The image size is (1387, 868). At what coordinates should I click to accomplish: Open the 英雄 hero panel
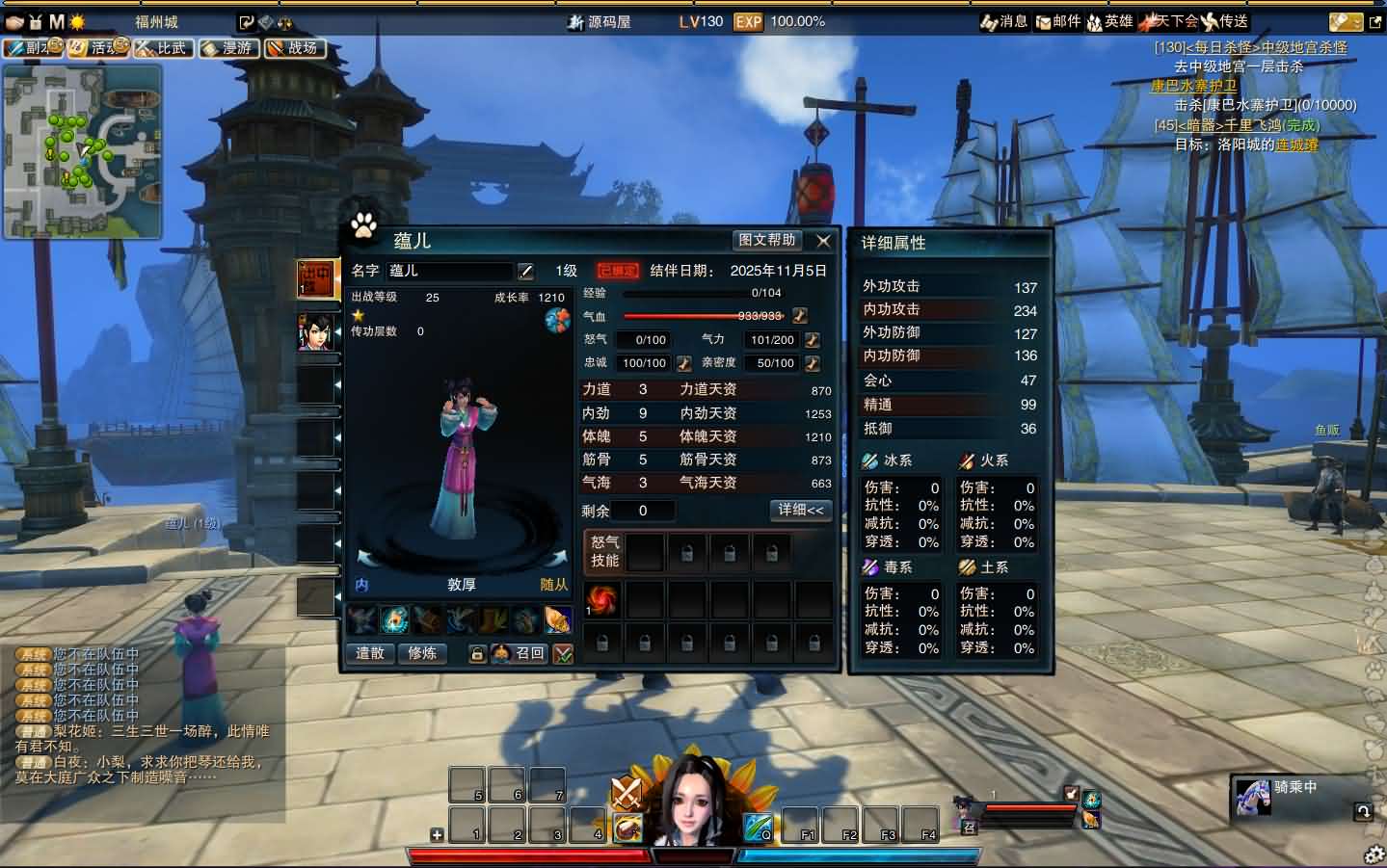tap(1109, 21)
